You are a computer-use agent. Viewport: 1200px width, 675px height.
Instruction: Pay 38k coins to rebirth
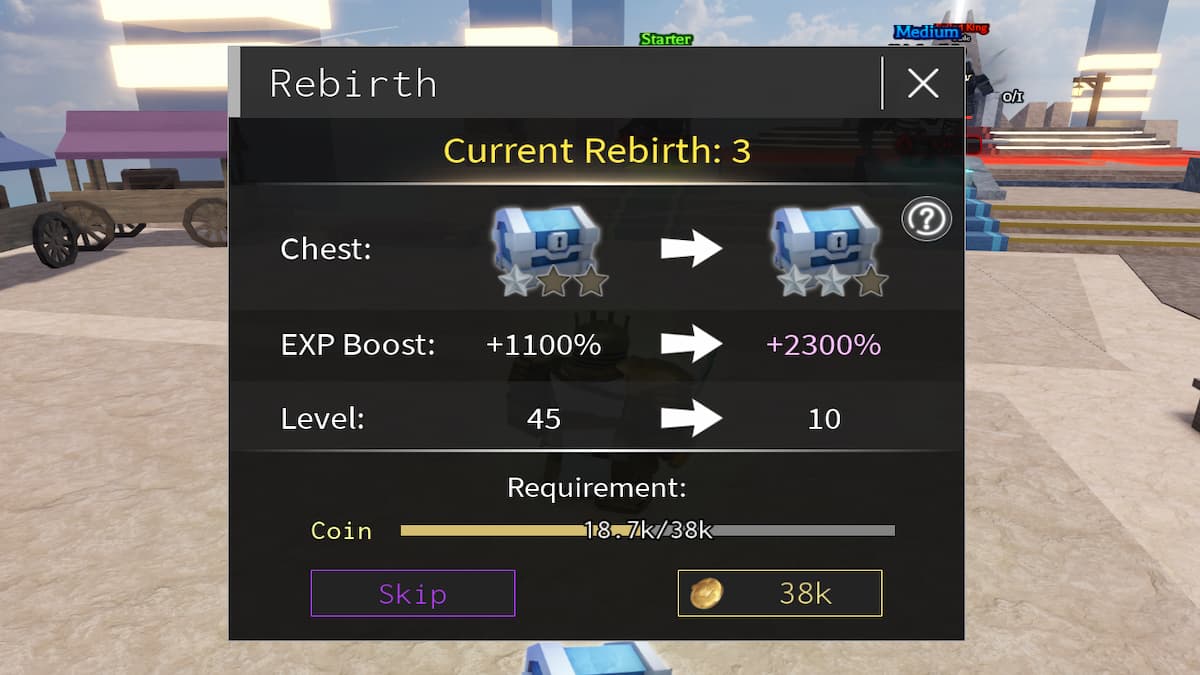780,593
